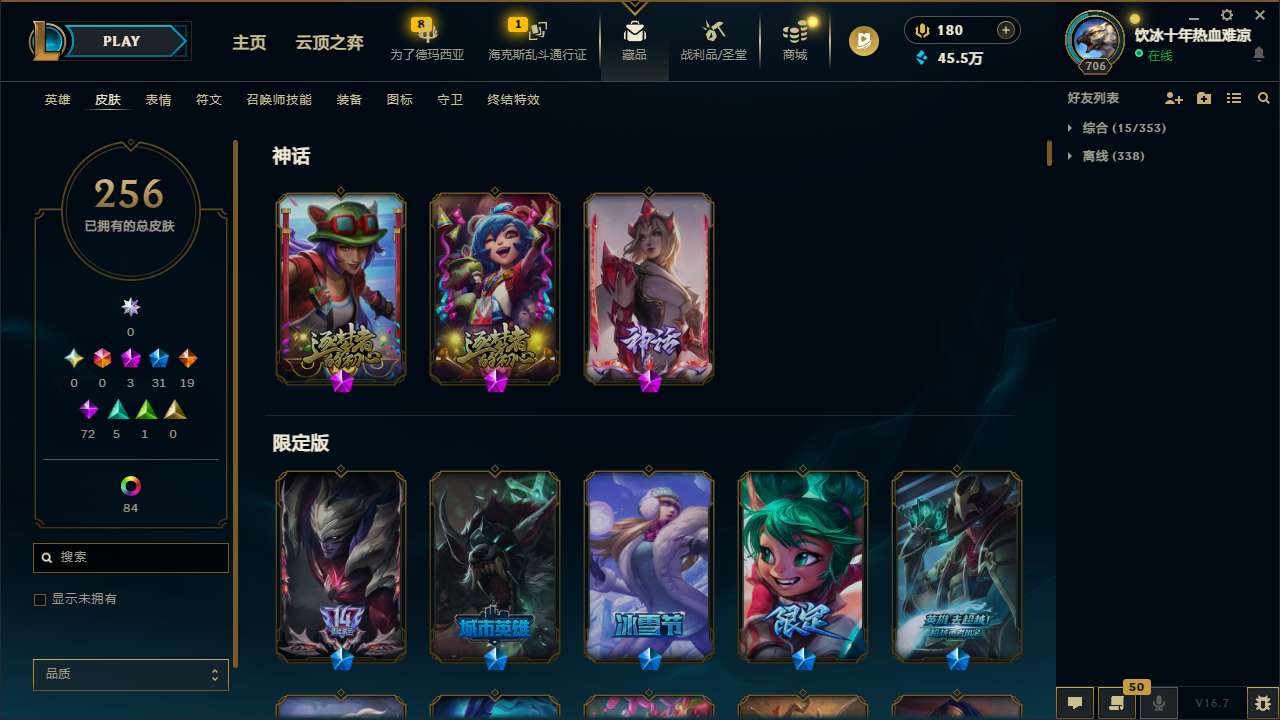Image resolution: width=1280 pixels, height=720 pixels.
Task: Click the add friend group folder icon
Action: (x=1204, y=98)
